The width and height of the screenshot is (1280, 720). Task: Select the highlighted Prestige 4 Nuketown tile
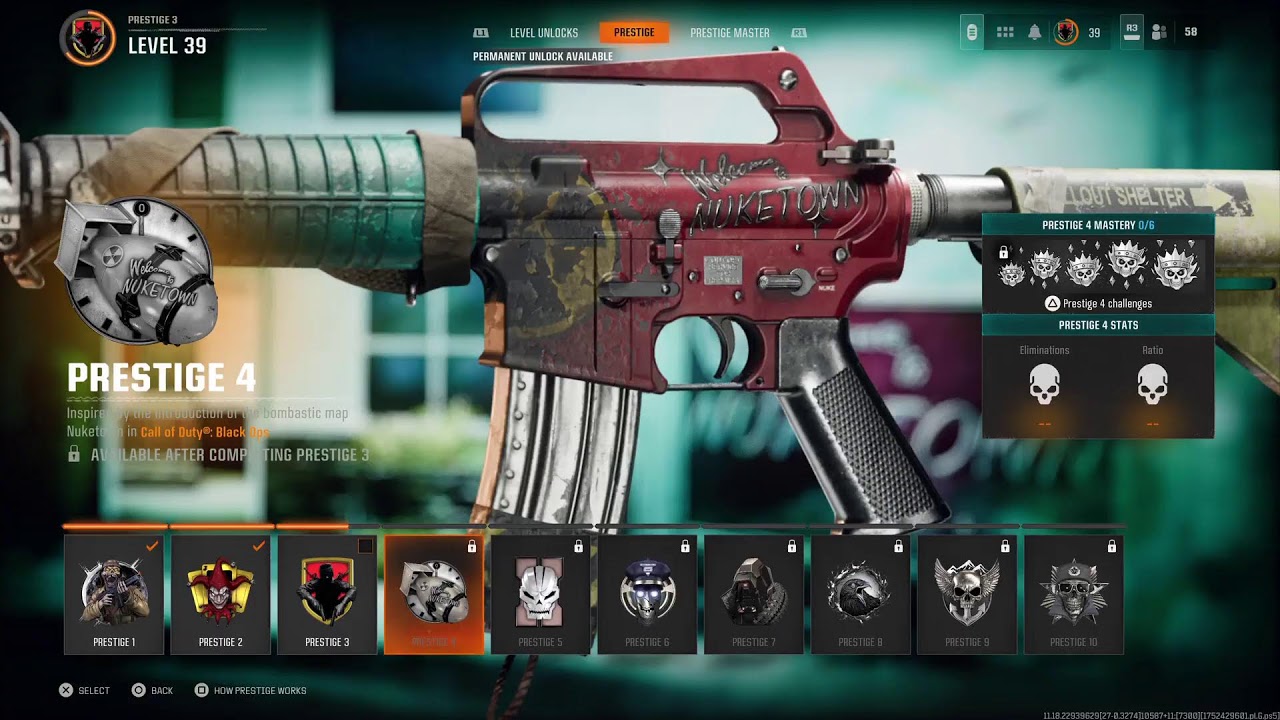[433, 595]
